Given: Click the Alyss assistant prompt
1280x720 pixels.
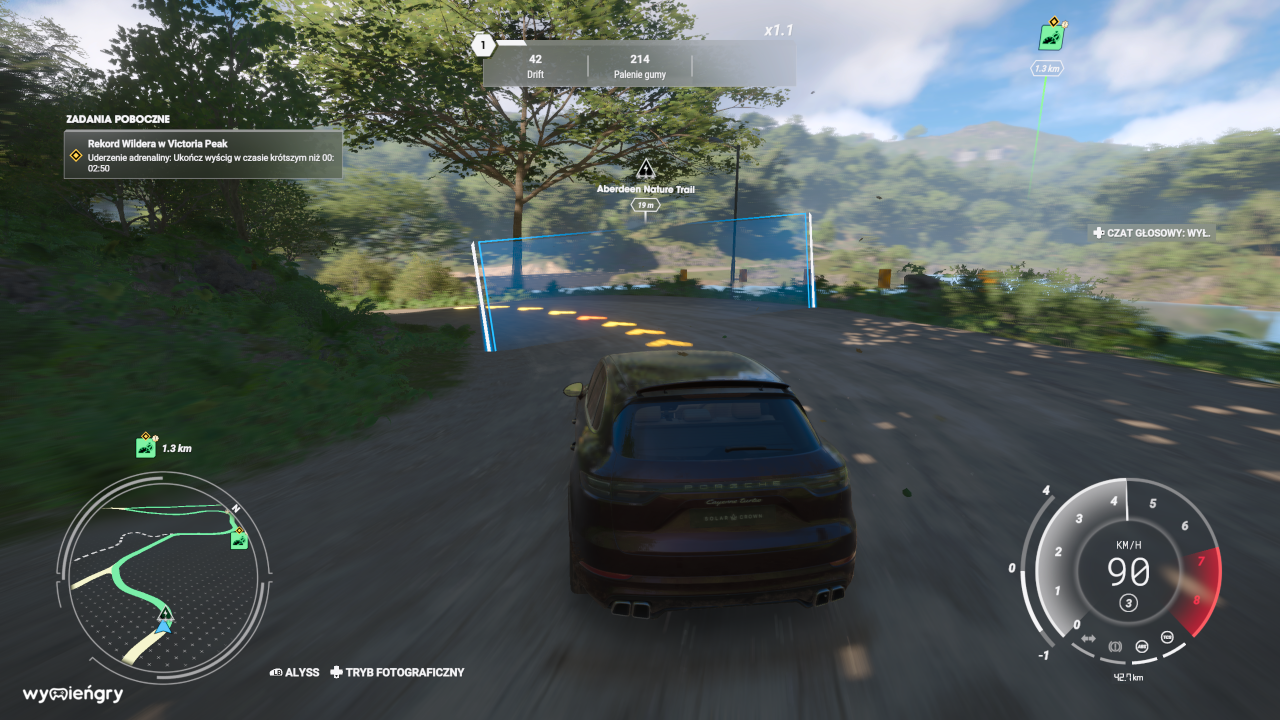Looking at the screenshot, I should tap(295, 673).
